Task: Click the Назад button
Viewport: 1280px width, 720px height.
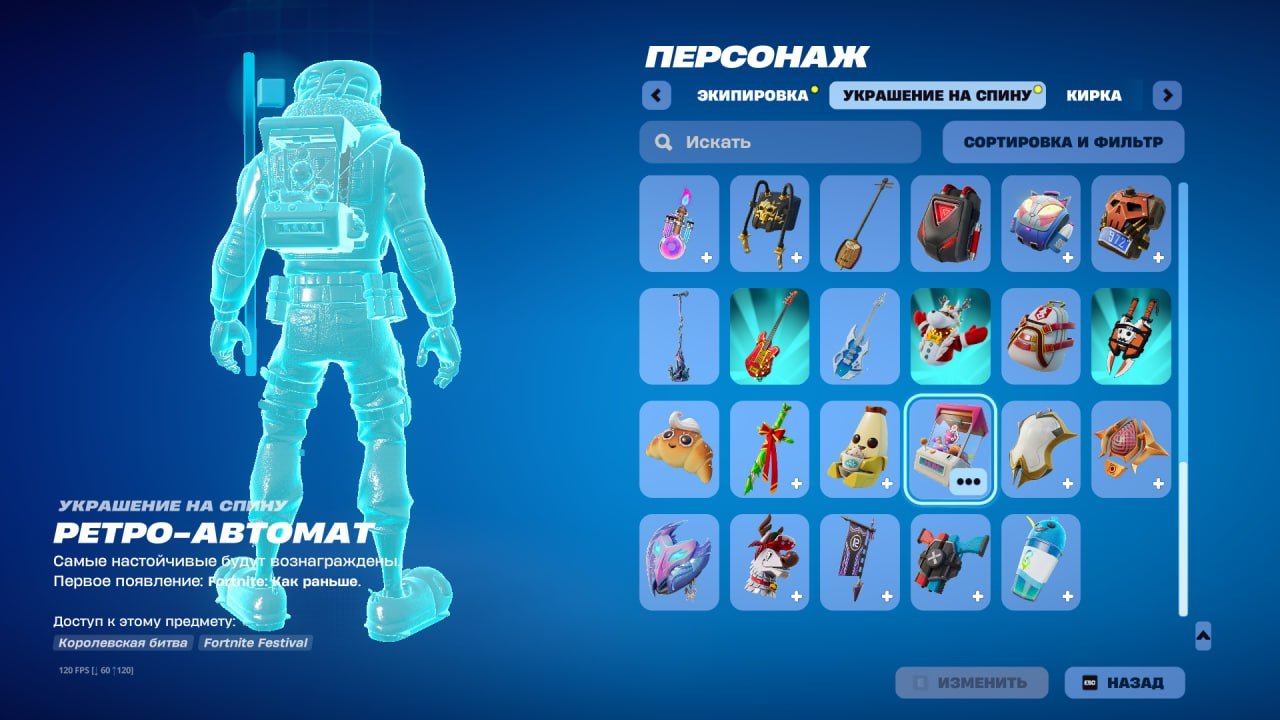Action: click(x=1125, y=682)
